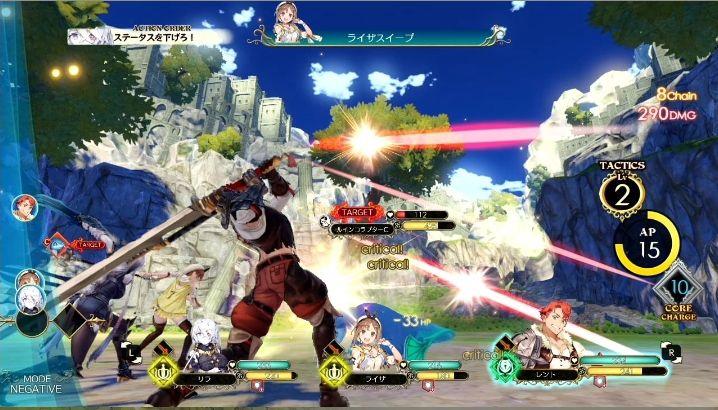
Task: Click the yellow role emblem beside ライザ
Action: click(333, 372)
